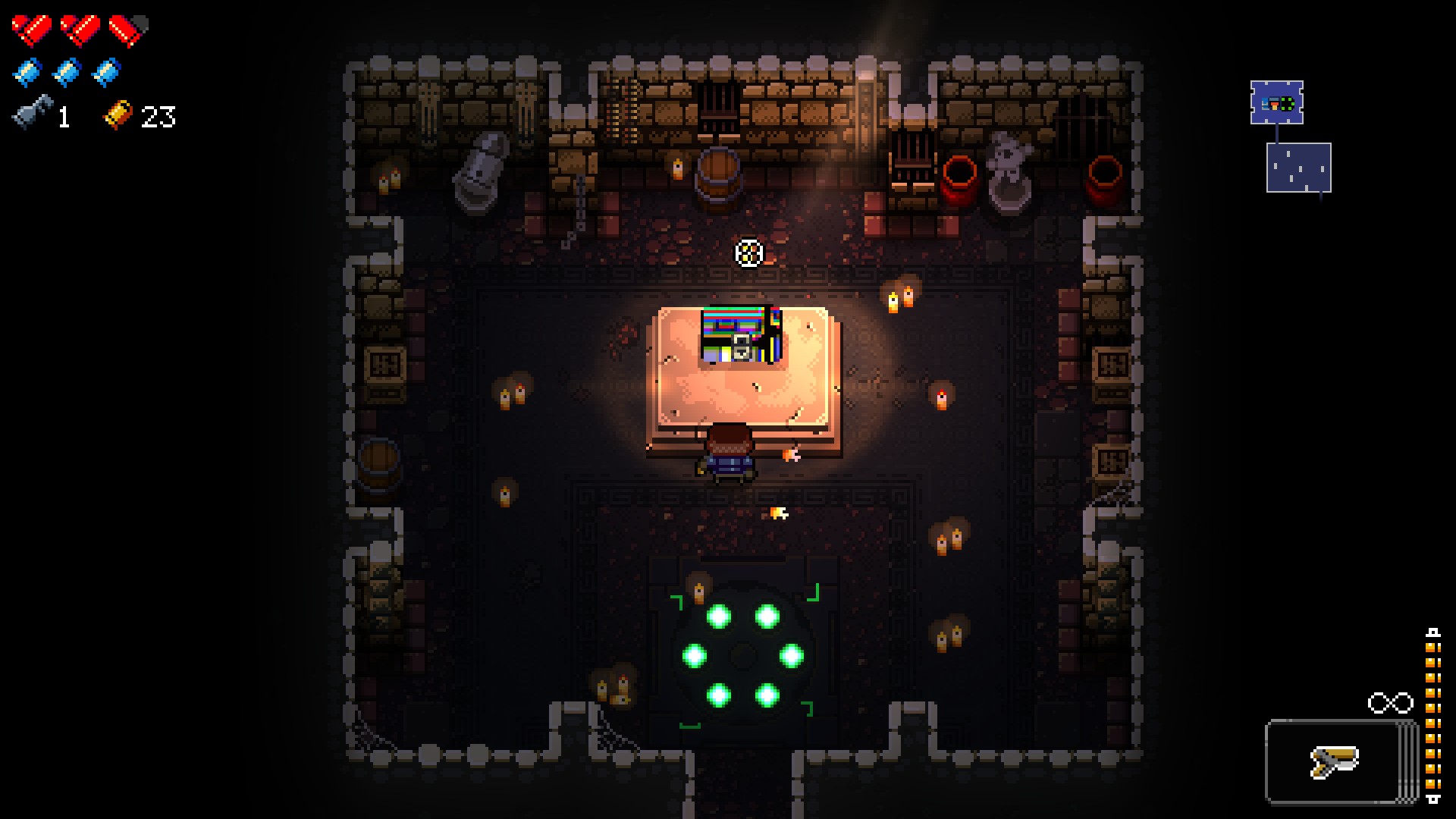This screenshot has height=819, width=1456.
Task: Click the first blue blank icon
Action: pos(28,71)
